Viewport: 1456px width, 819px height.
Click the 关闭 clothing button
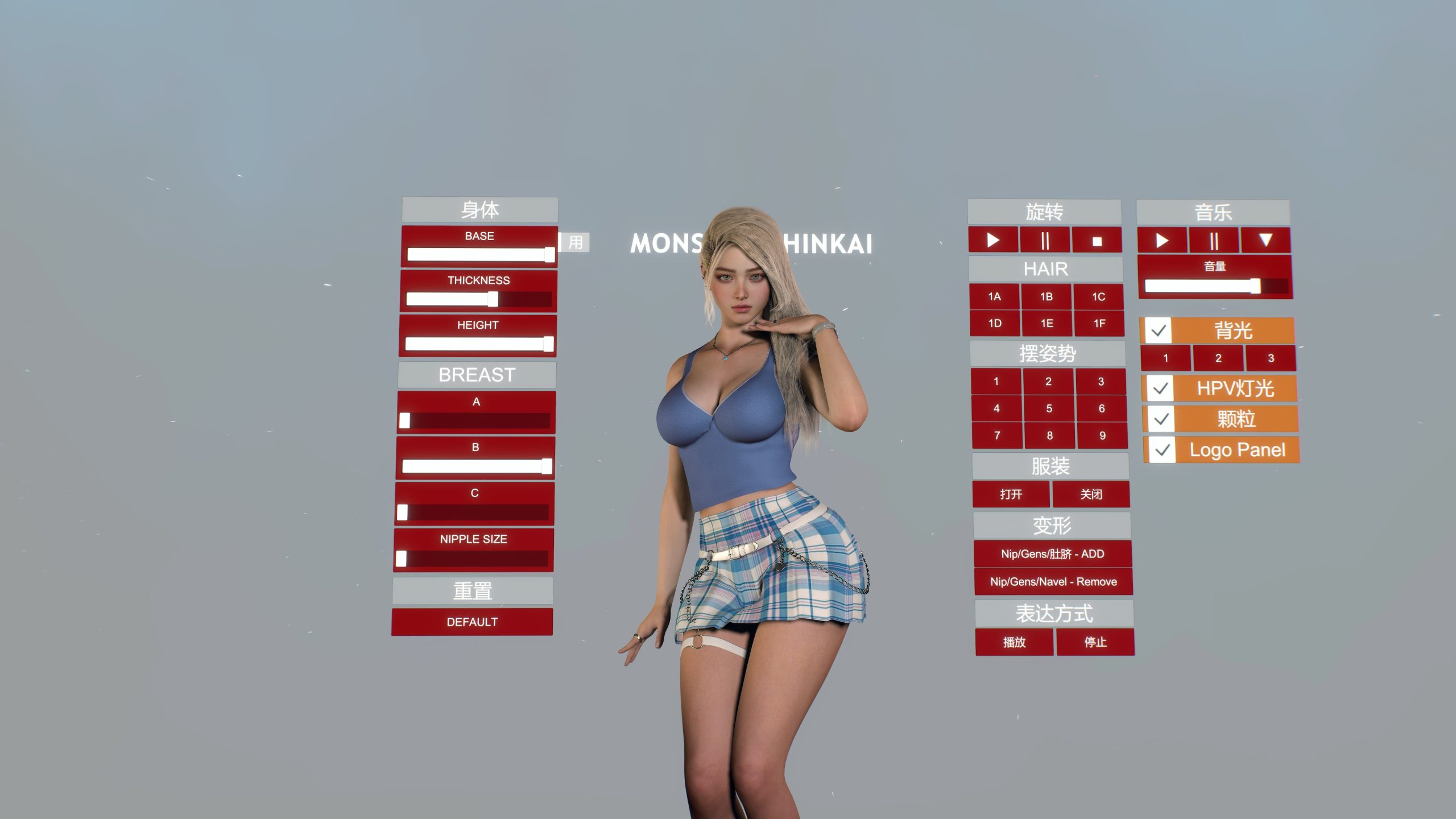1091,494
